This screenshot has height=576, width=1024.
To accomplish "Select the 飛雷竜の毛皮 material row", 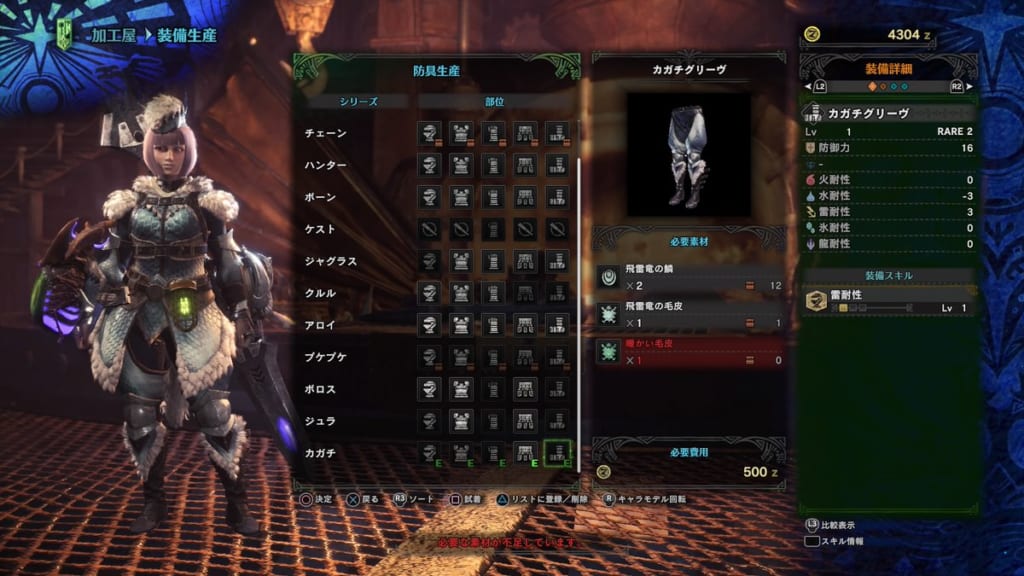I will tap(688, 315).
